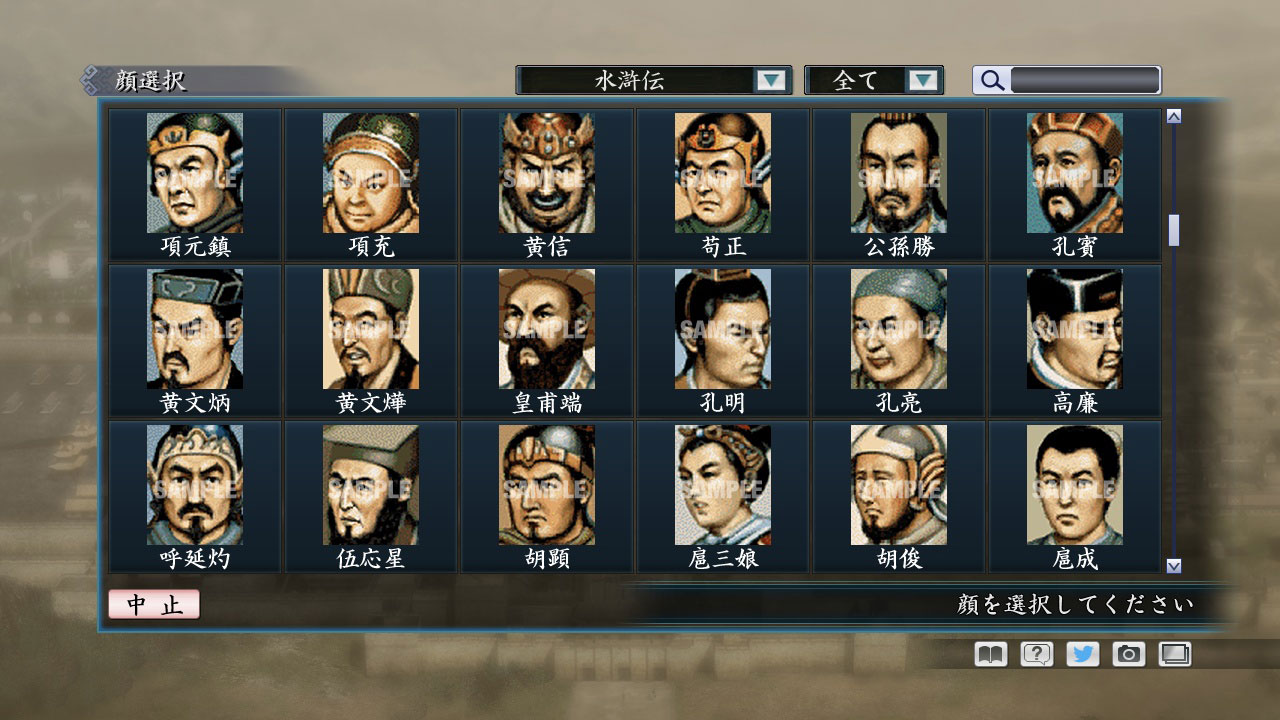Open the 水滸伝 category dropdown
Image resolution: width=1280 pixels, height=720 pixels.
pos(650,80)
